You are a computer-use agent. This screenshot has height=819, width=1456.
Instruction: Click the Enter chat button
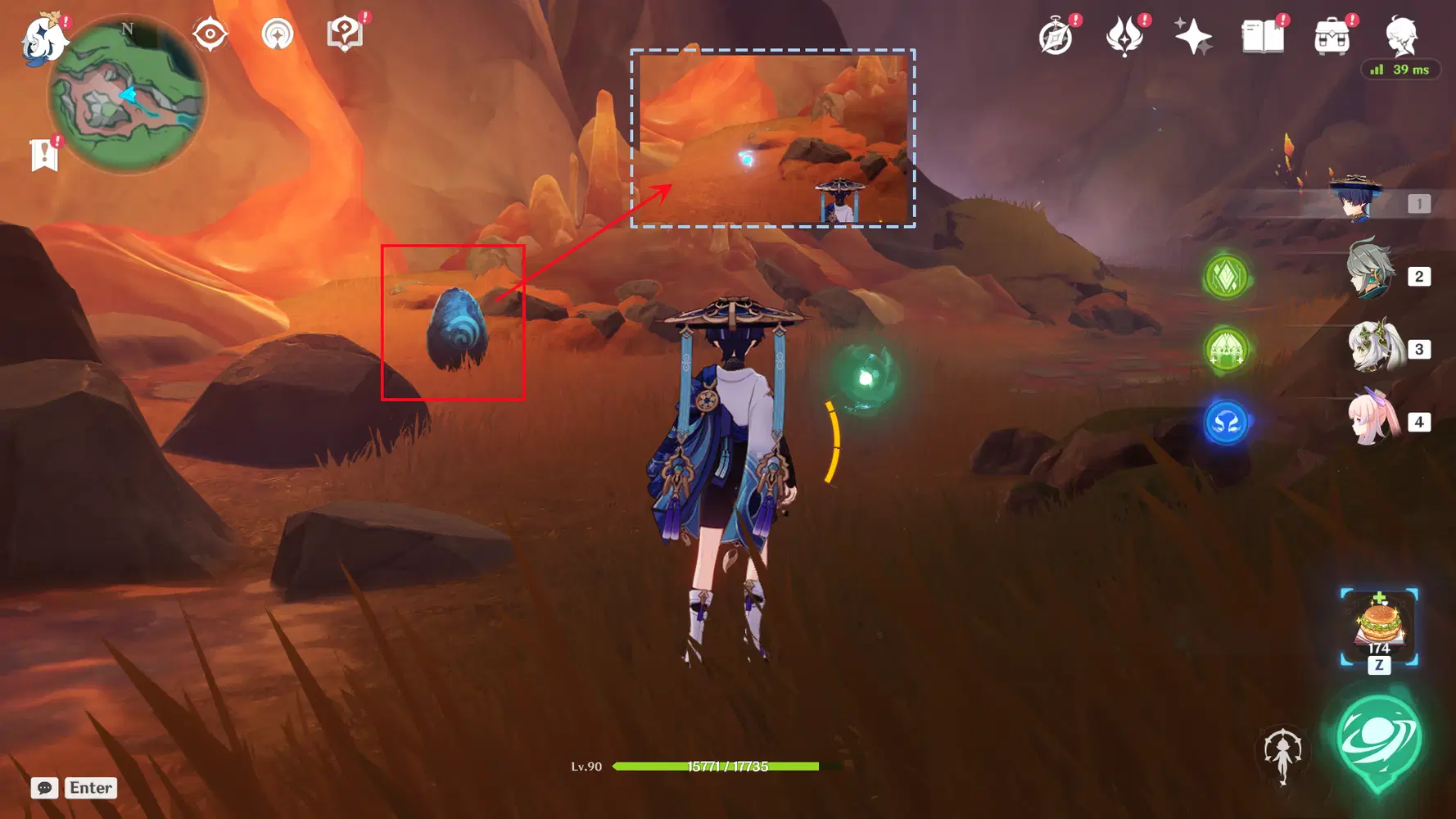(90, 788)
